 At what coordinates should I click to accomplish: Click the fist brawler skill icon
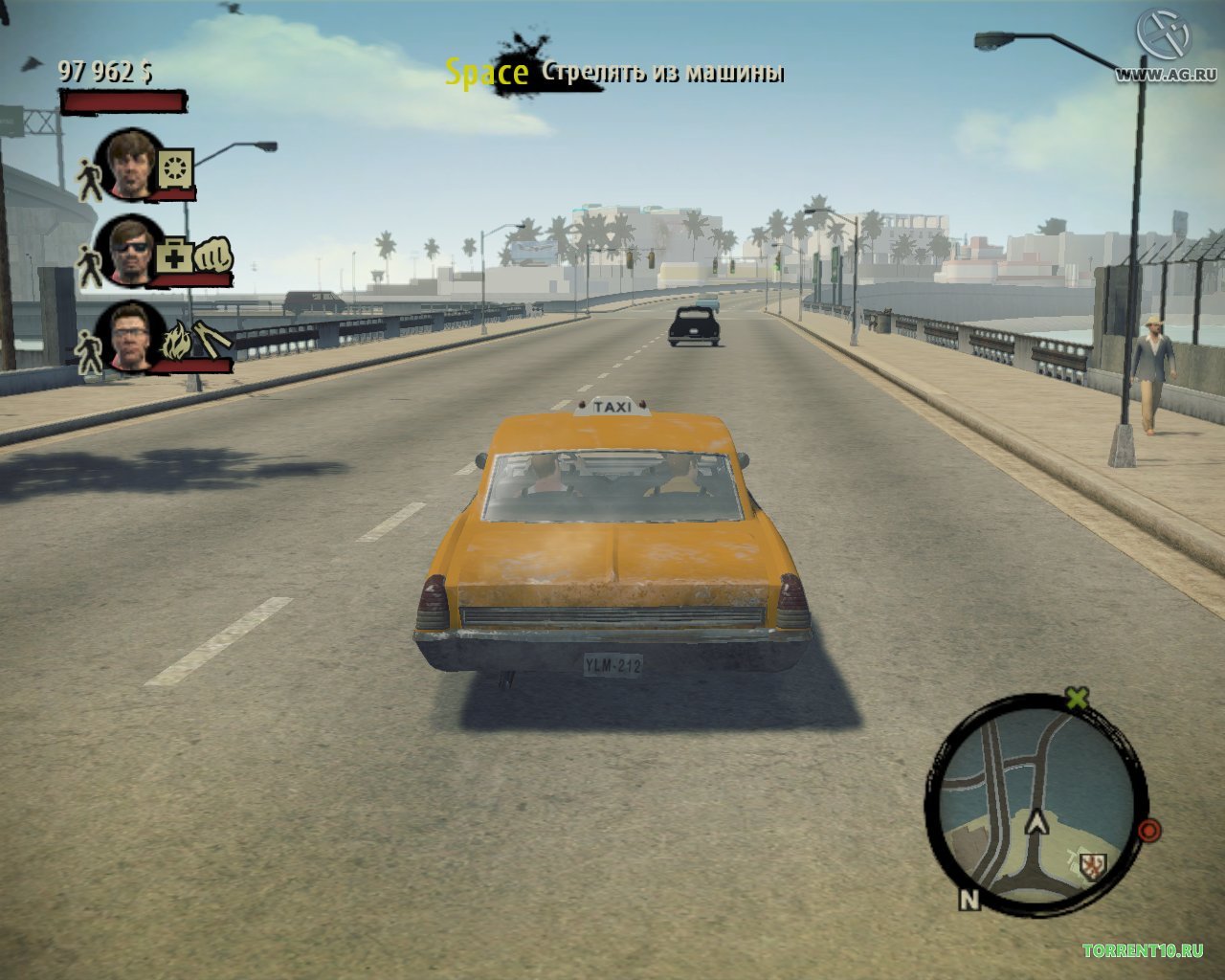pyautogui.click(x=212, y=256)
